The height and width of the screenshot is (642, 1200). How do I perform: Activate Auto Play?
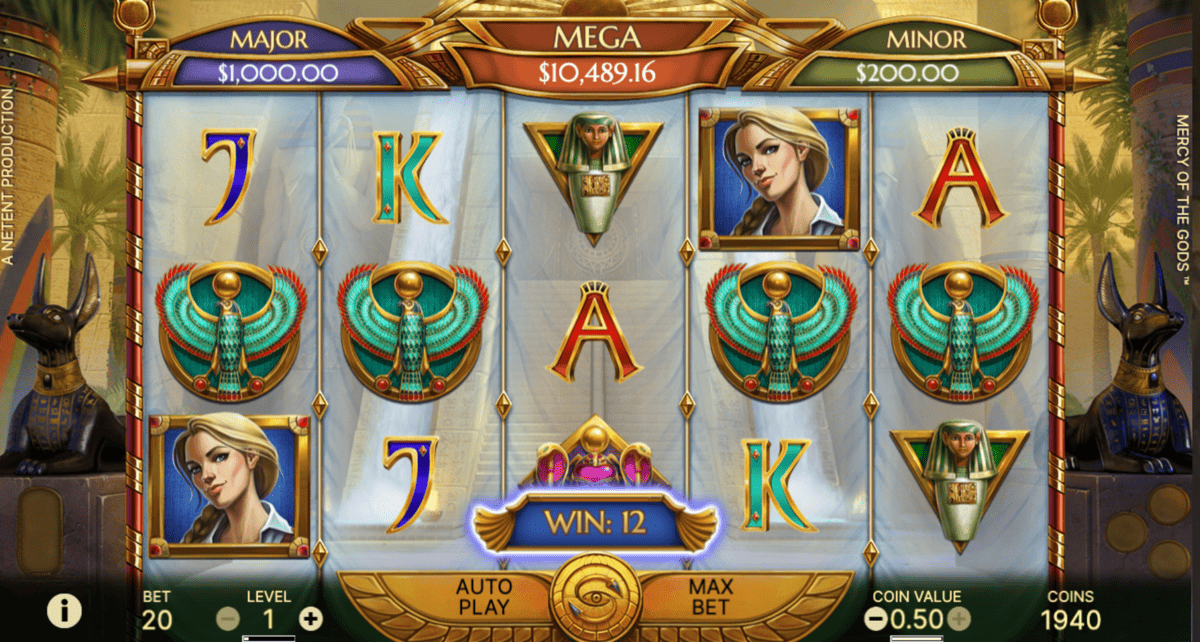483,596
